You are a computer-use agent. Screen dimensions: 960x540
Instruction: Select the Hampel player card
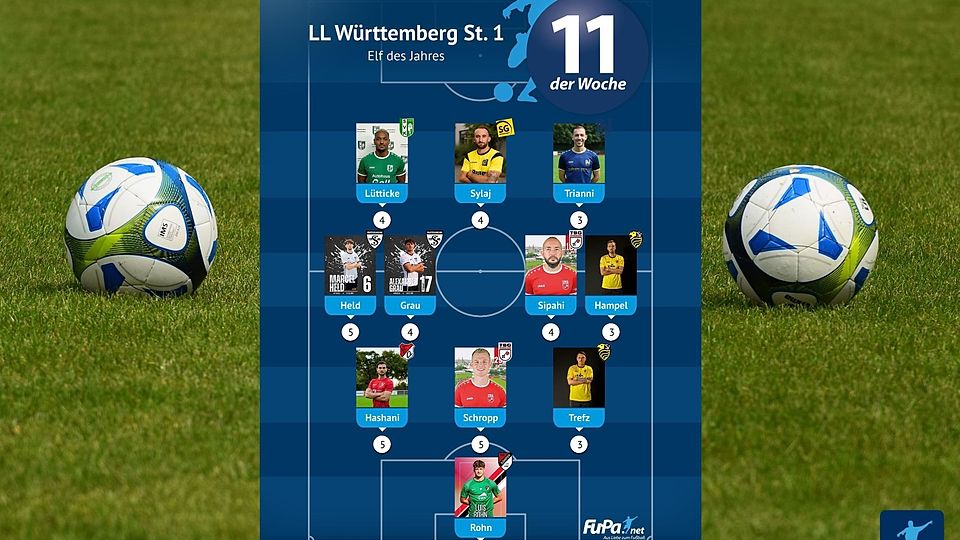pos(610,266)
